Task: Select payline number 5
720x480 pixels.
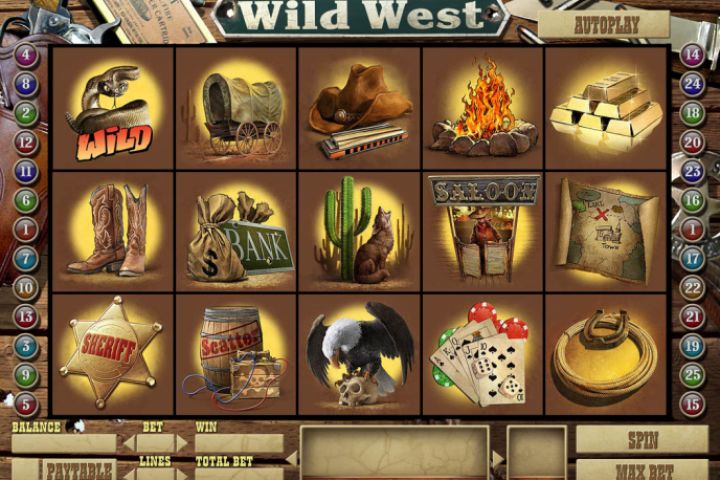Action: 27,404
